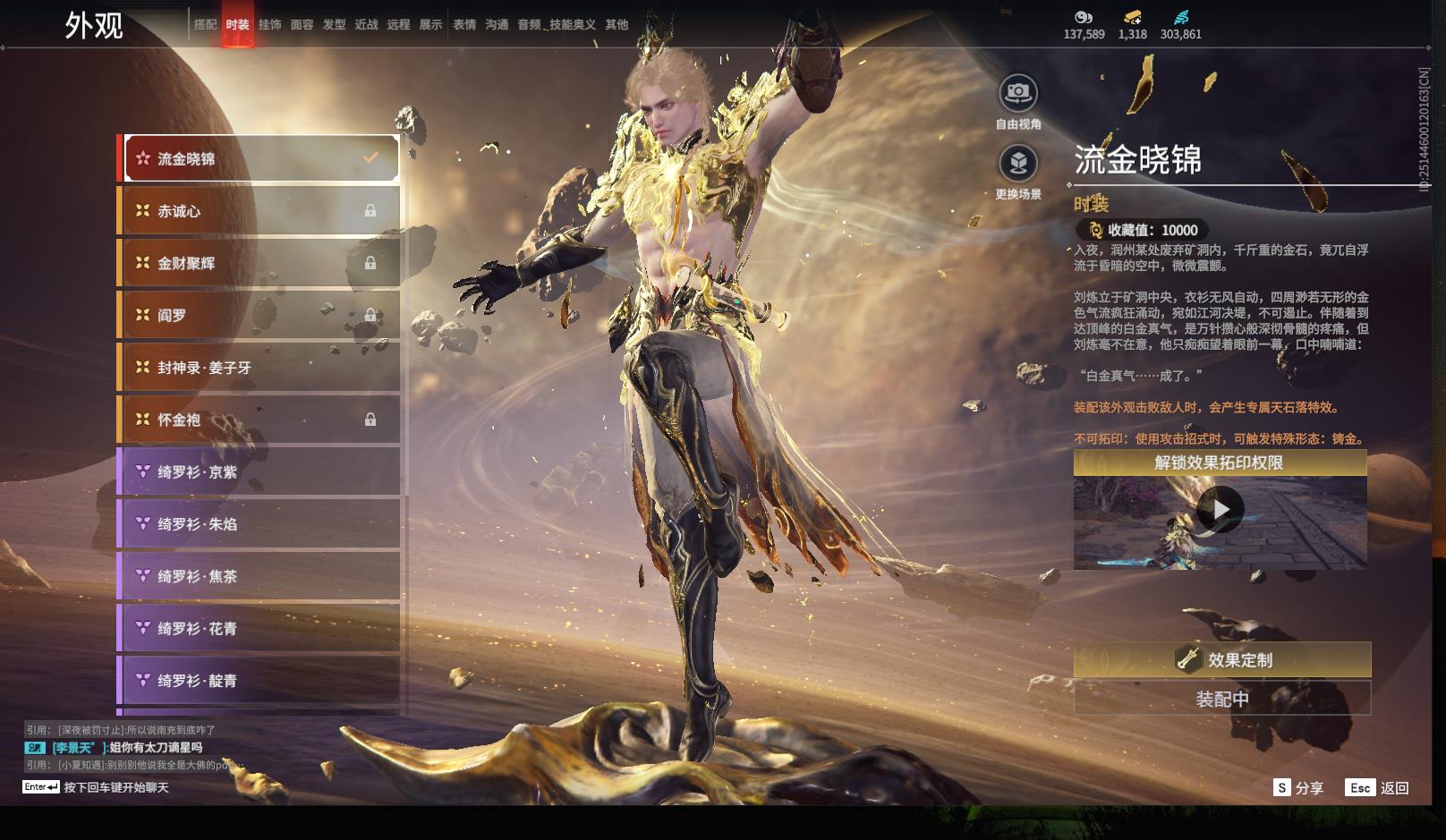
Task: Pick the 绮罗衫·花青 outfit
Action: point(259,629)
